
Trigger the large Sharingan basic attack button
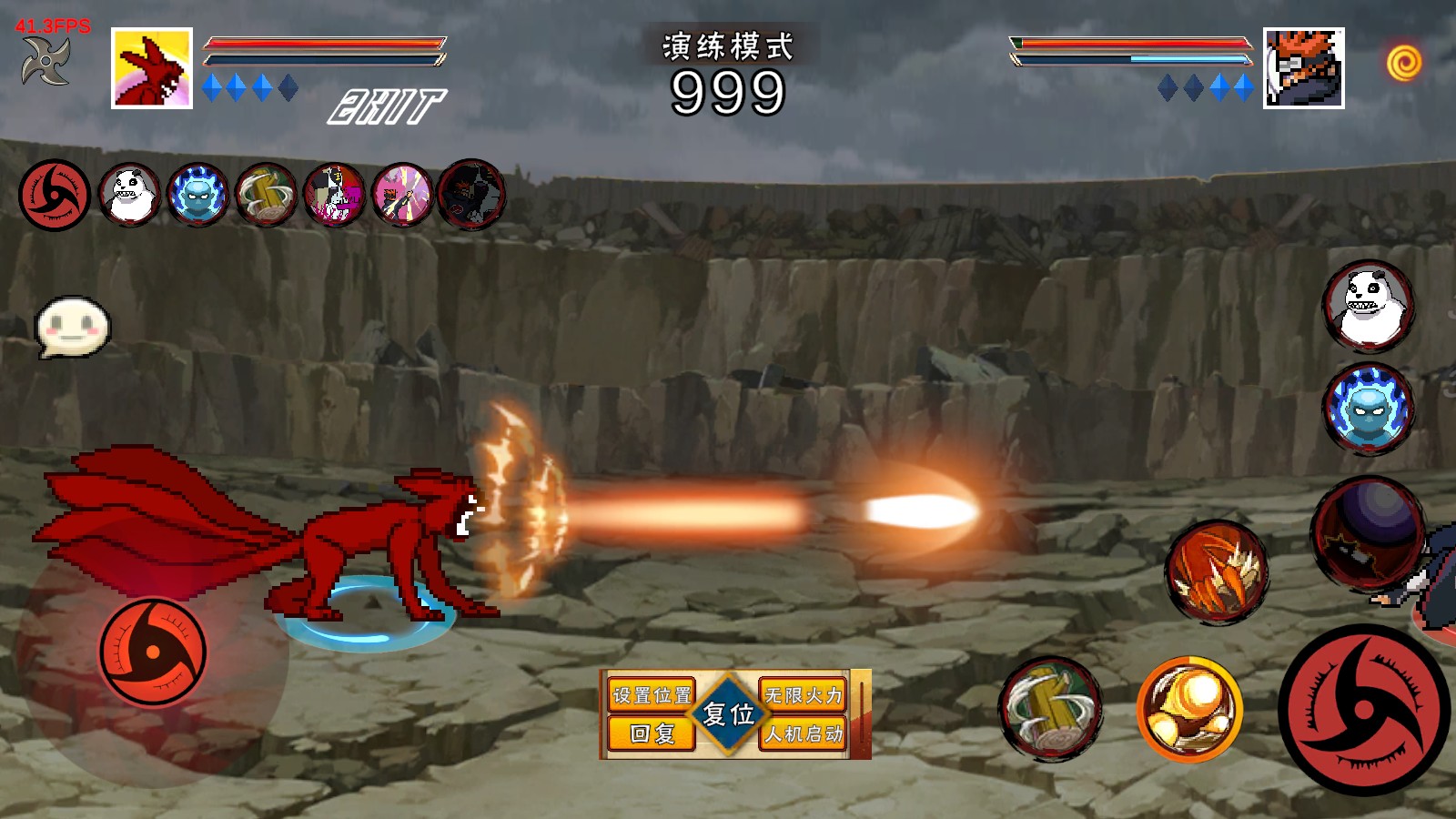pyautogui.click(x=1363, y=710)
